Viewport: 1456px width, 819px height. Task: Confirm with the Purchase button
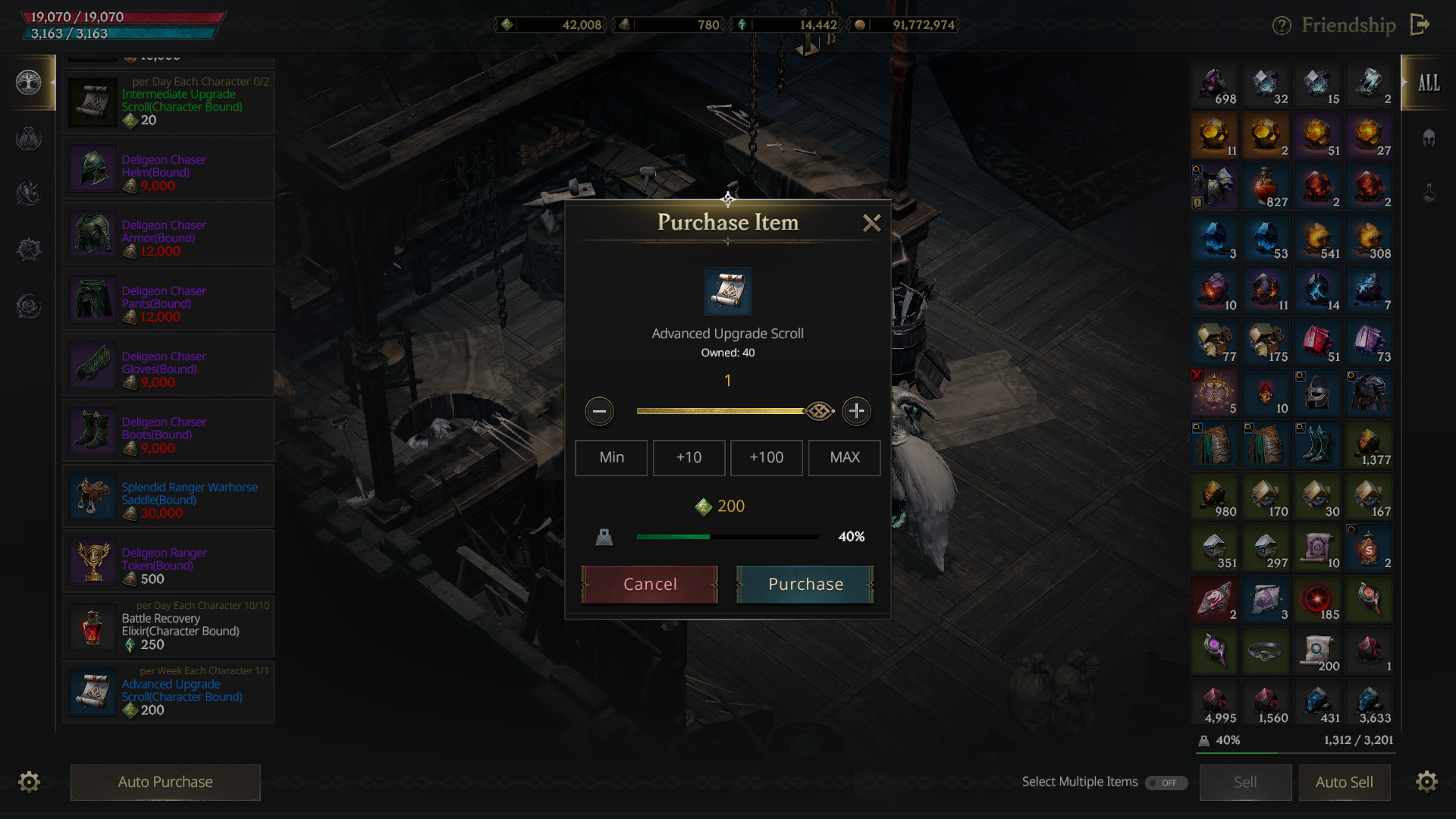coord(805,584)
